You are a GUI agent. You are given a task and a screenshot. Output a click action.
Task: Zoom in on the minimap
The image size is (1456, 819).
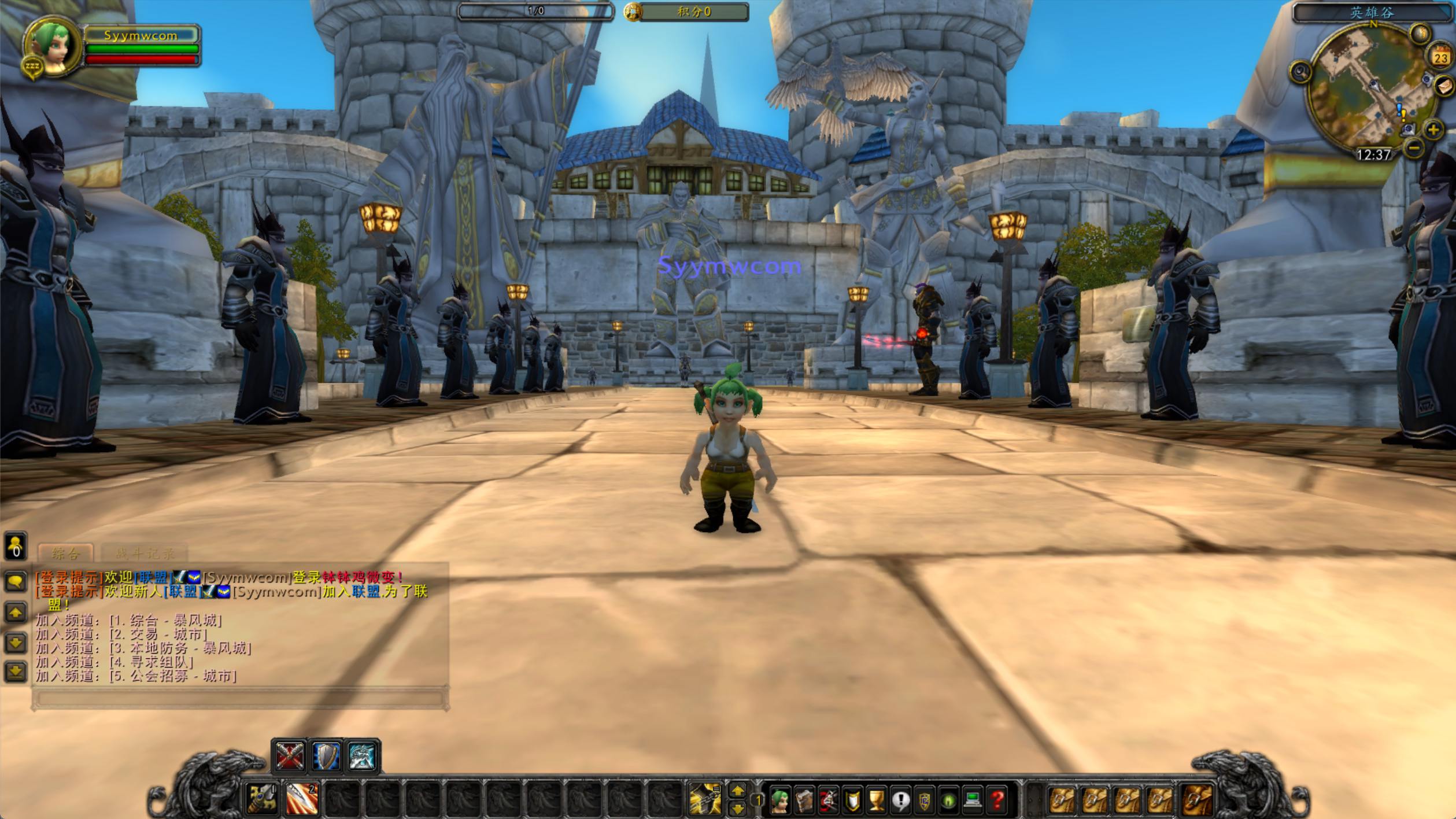[x=1433, y=130]
